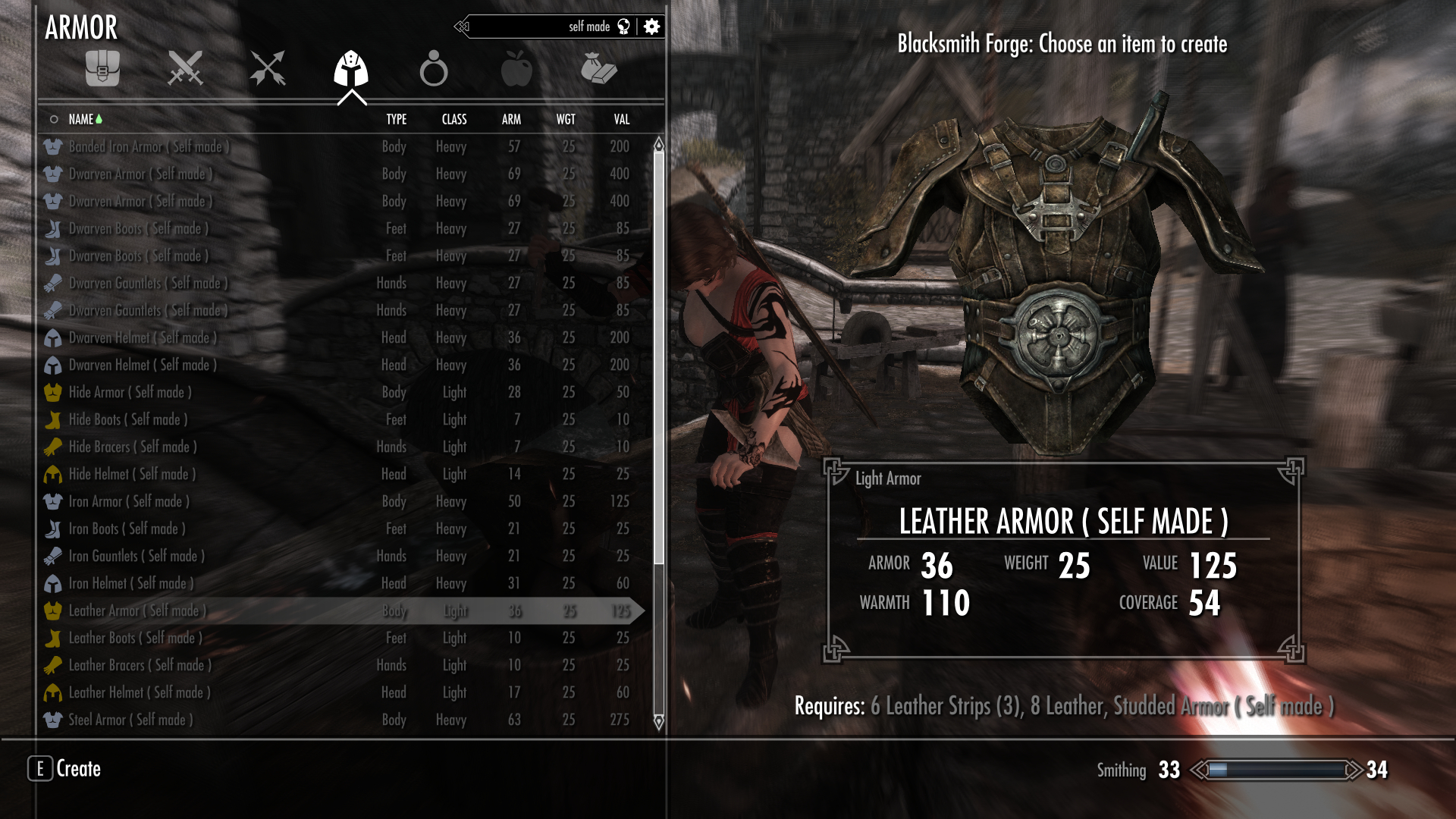
Task: Sort items by ARM column header
Action: [511, 119]
